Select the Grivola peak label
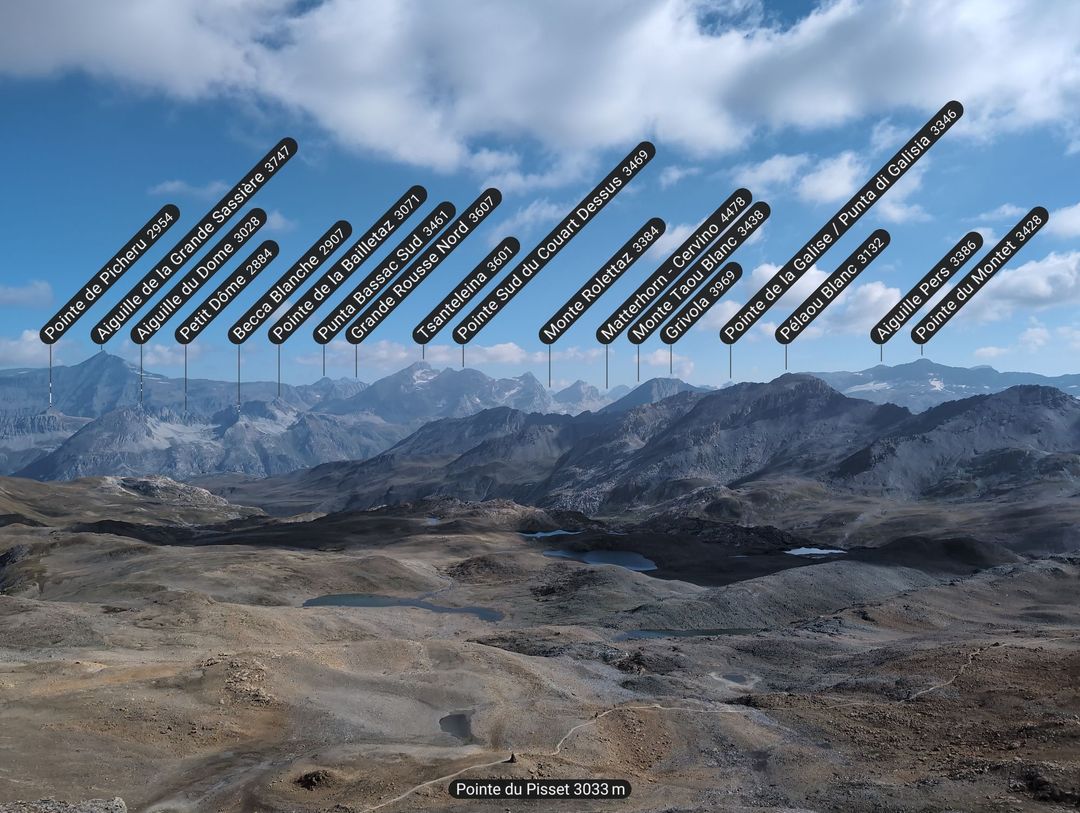 point(701,303)
